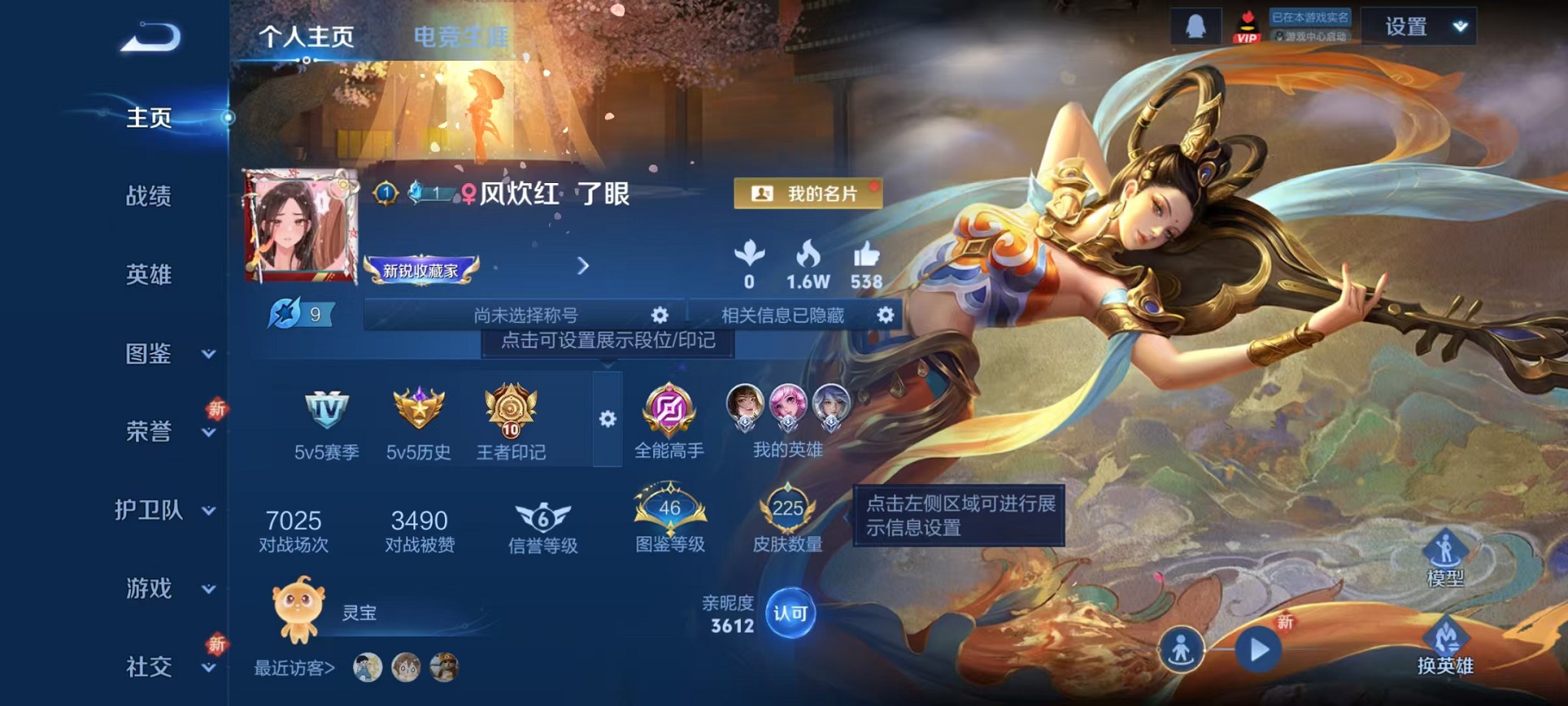Screen dimensions: 1568x706
Task: Open the gear next to 尚未选择称号
Action: point(659,315)
